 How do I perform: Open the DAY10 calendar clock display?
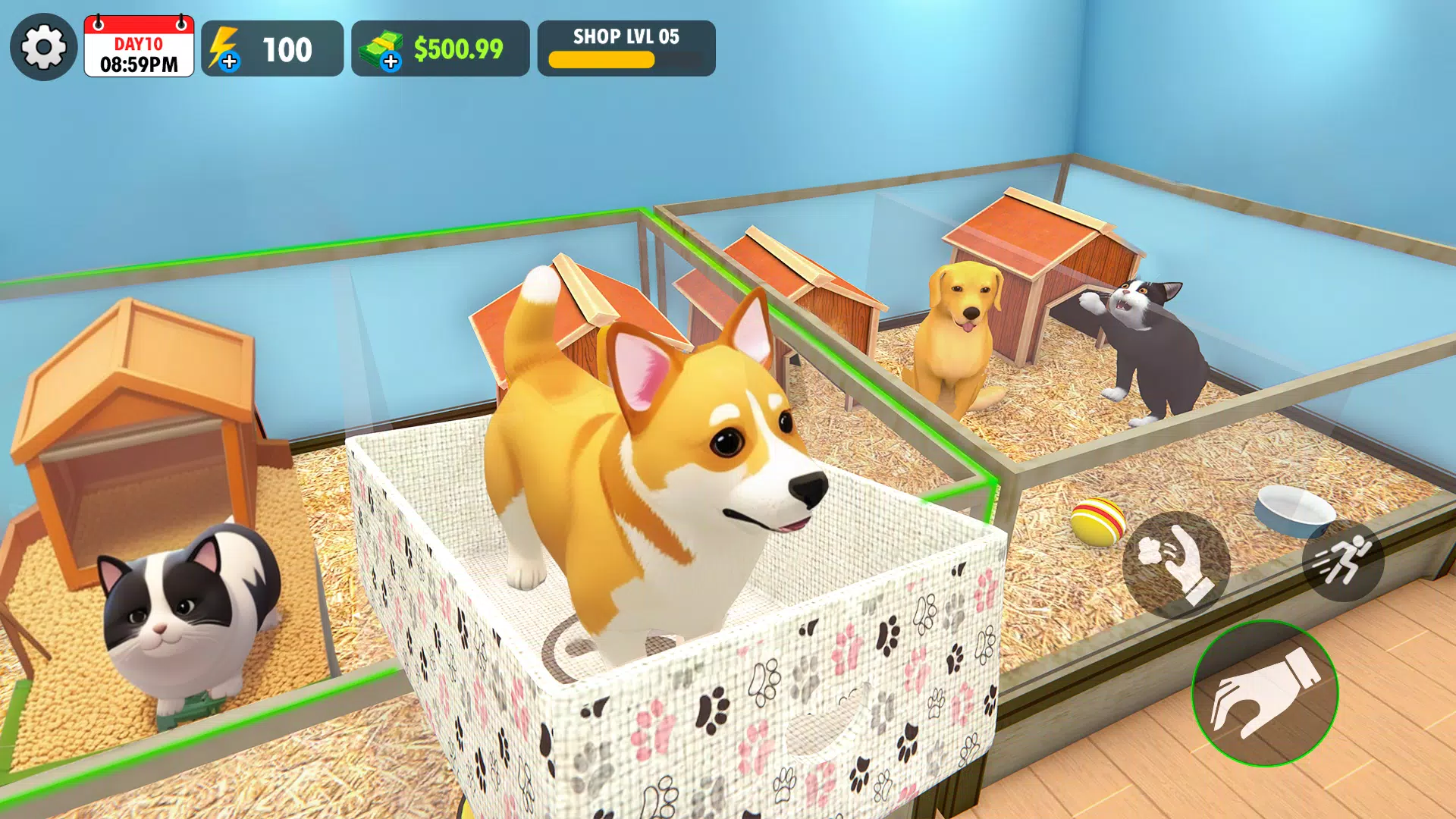(x=139, y=47)
